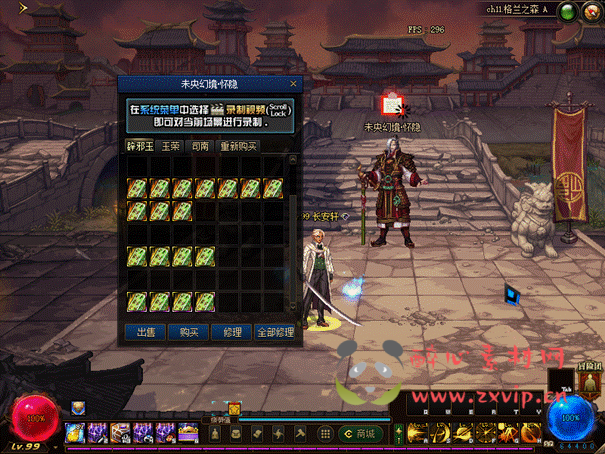Image resolution: width=605 pixels, height=454 pixels.
Task: Click the green orb button by channel name
Action: [x=567, y=12]
